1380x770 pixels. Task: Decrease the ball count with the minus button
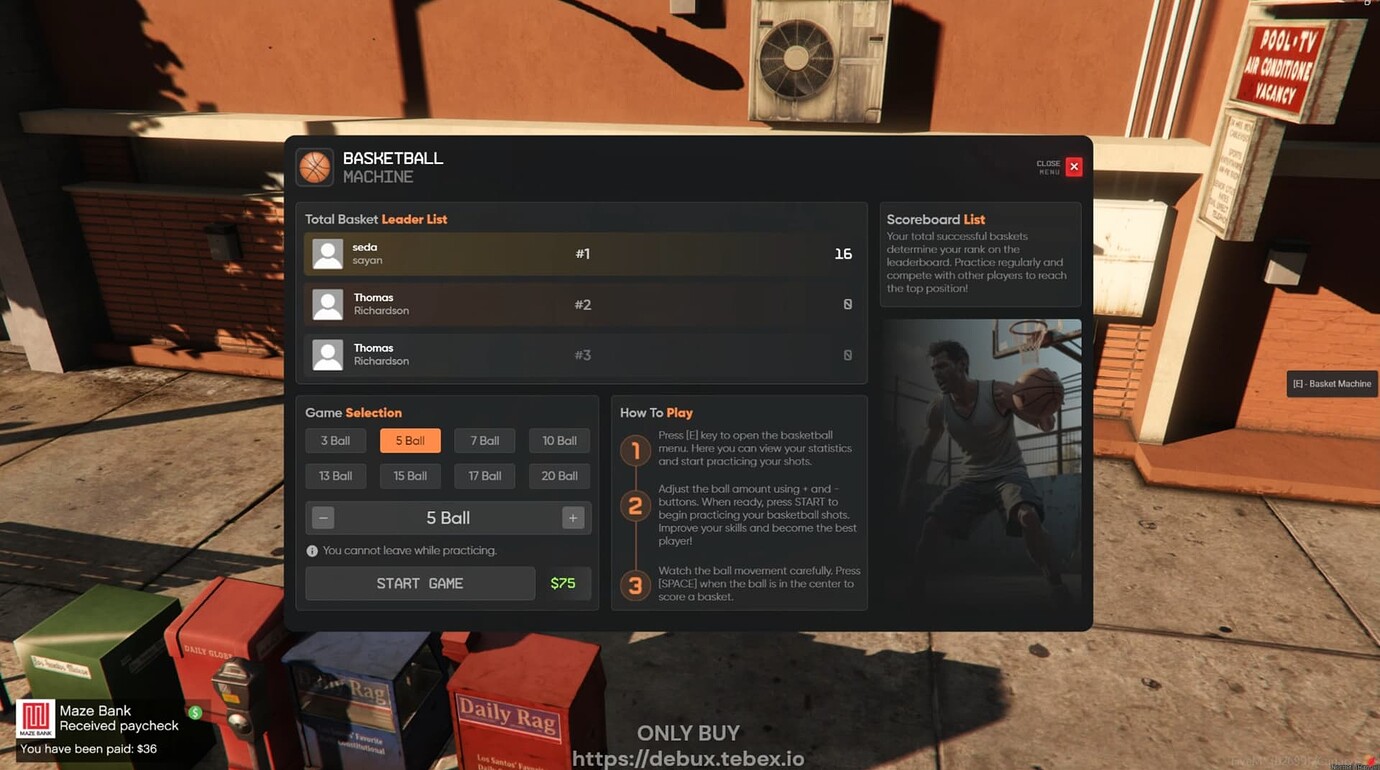coord(322,517)
